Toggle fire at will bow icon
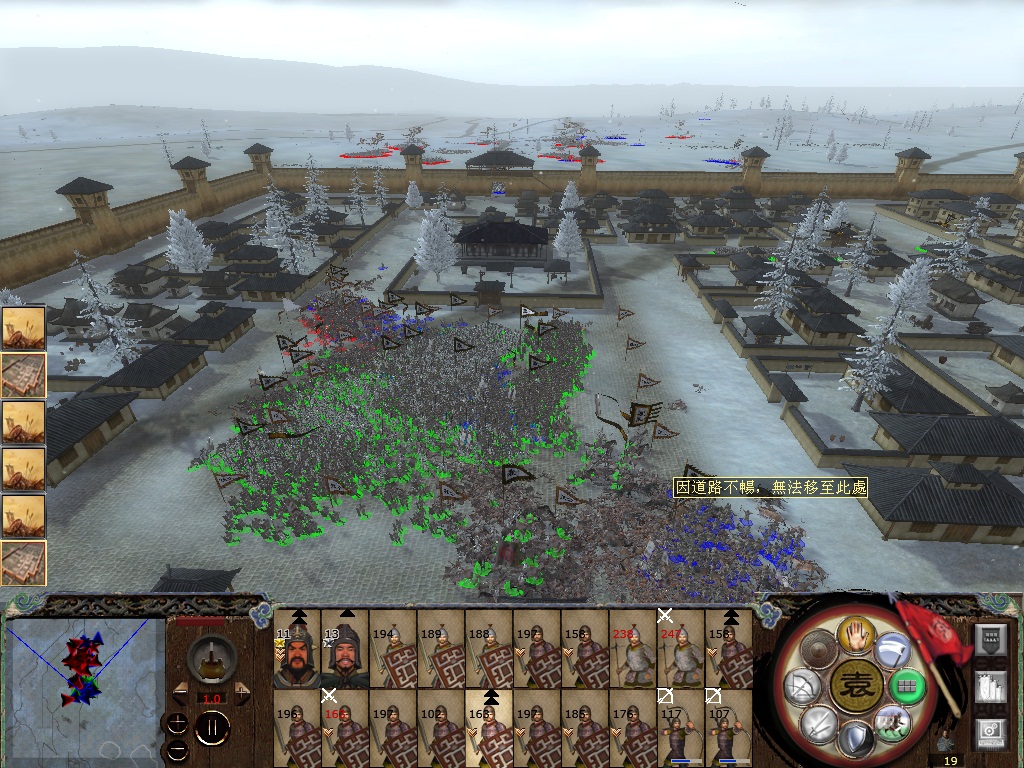Screen dimensions: 1024x768 [804, 687]
